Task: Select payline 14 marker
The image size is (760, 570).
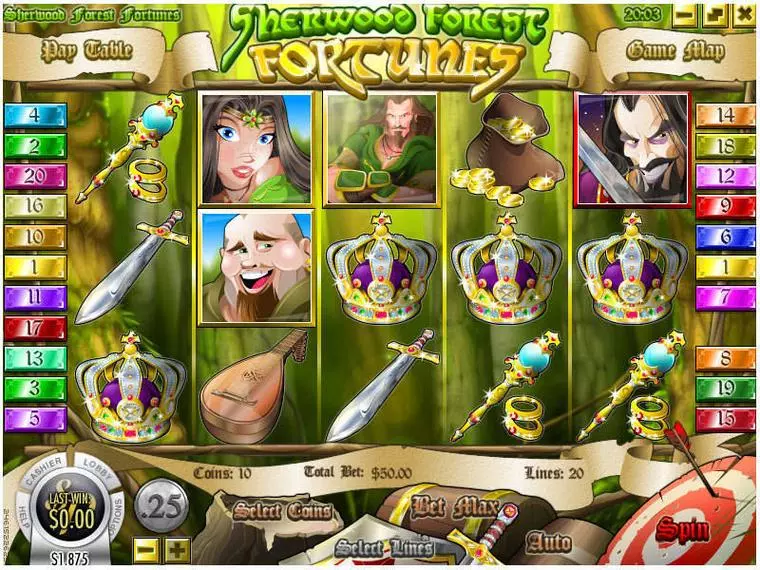Action: coord(725,115)
